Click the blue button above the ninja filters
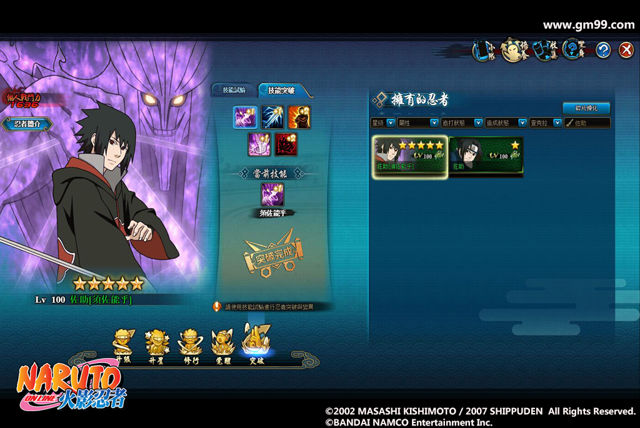Image resolution: width=640 pixels, height=428 pixels. [585, 107]
